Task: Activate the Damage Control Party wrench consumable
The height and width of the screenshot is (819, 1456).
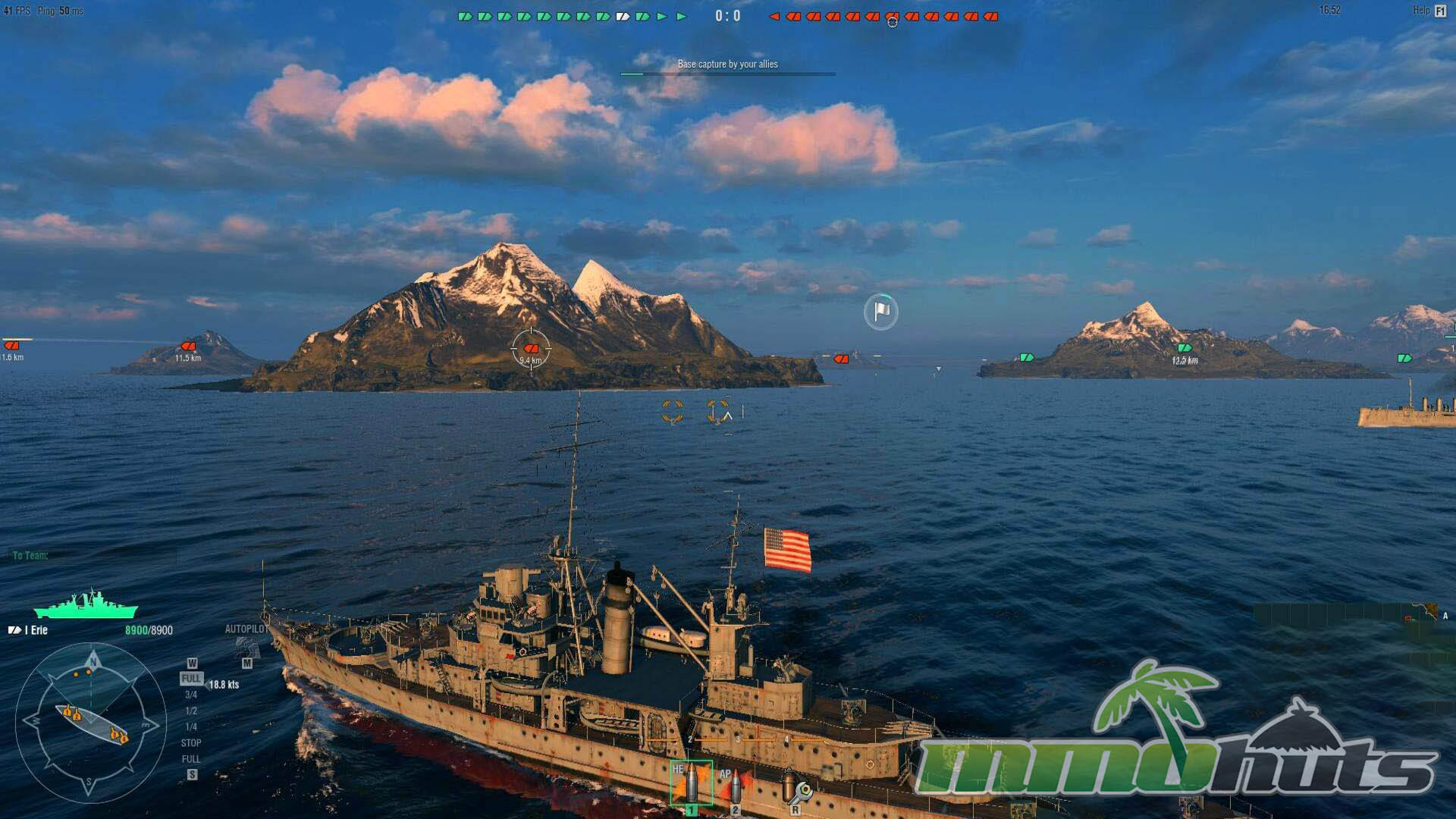Action: (x=794, y=787)
